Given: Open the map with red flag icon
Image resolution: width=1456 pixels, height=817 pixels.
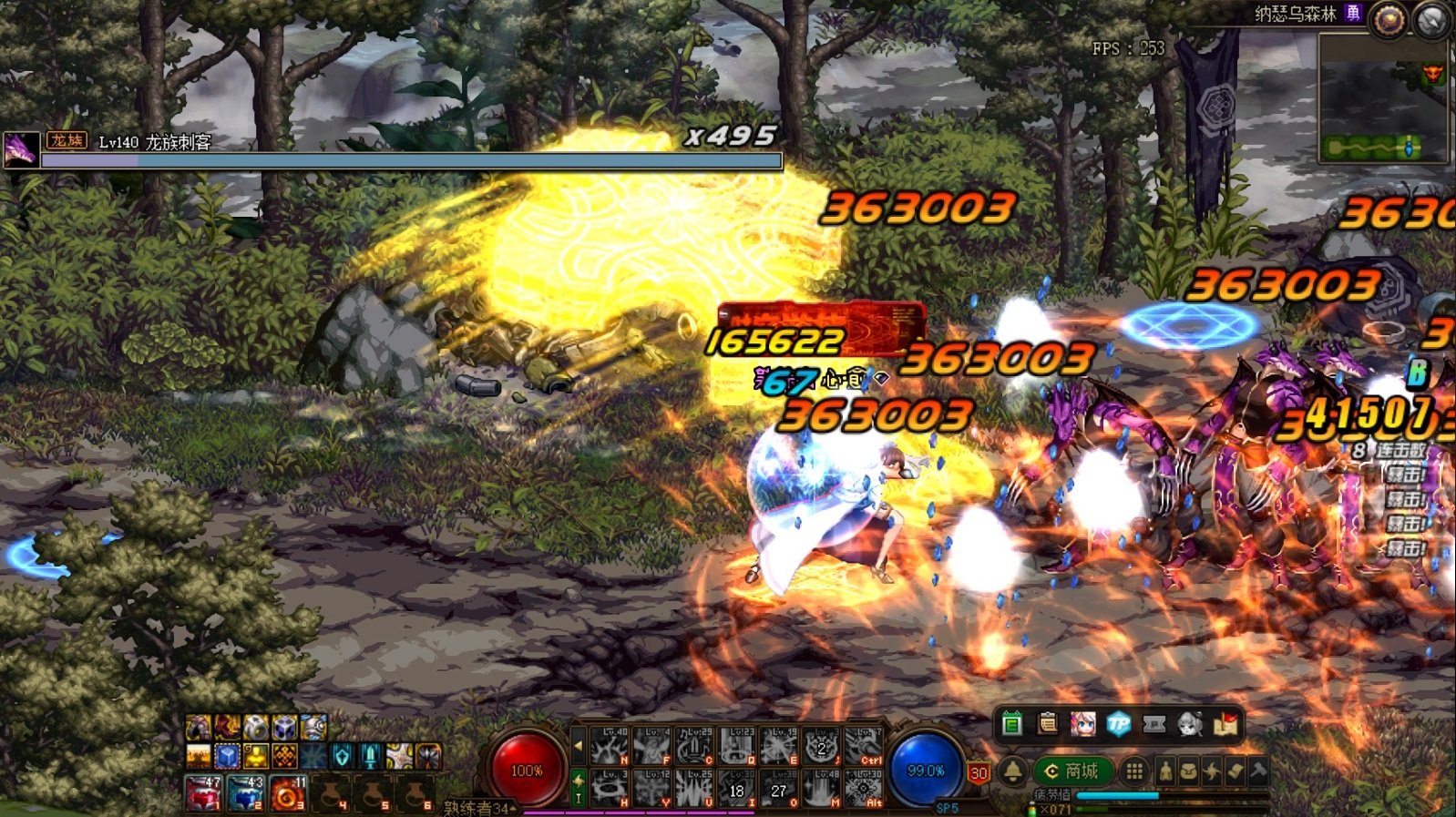Looking at the screenshot, I should [x=1225, y=724].
